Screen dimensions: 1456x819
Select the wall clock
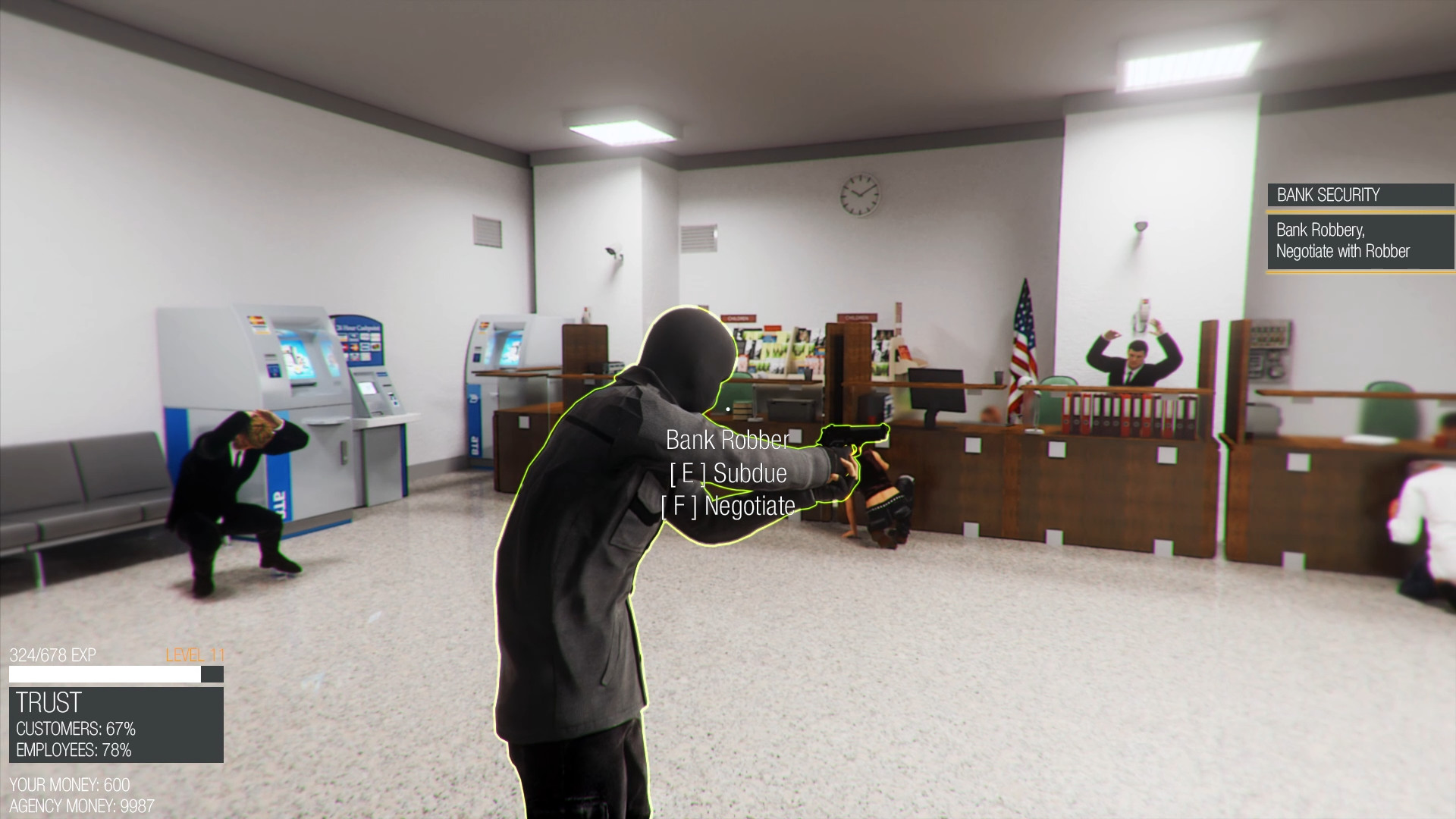tap(861, 196)
